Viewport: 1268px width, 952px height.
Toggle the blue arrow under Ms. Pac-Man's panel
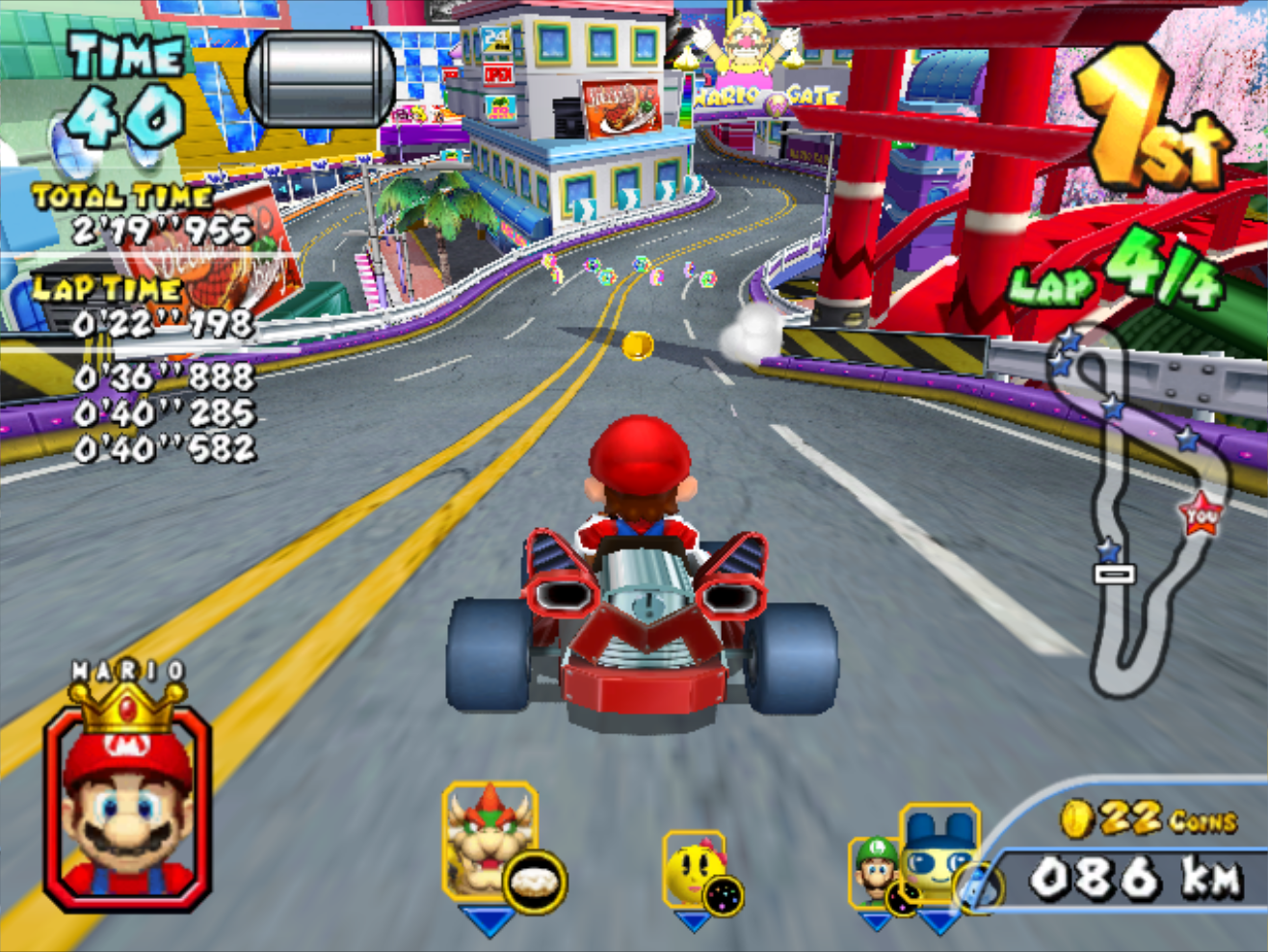(x=696, y=922)
